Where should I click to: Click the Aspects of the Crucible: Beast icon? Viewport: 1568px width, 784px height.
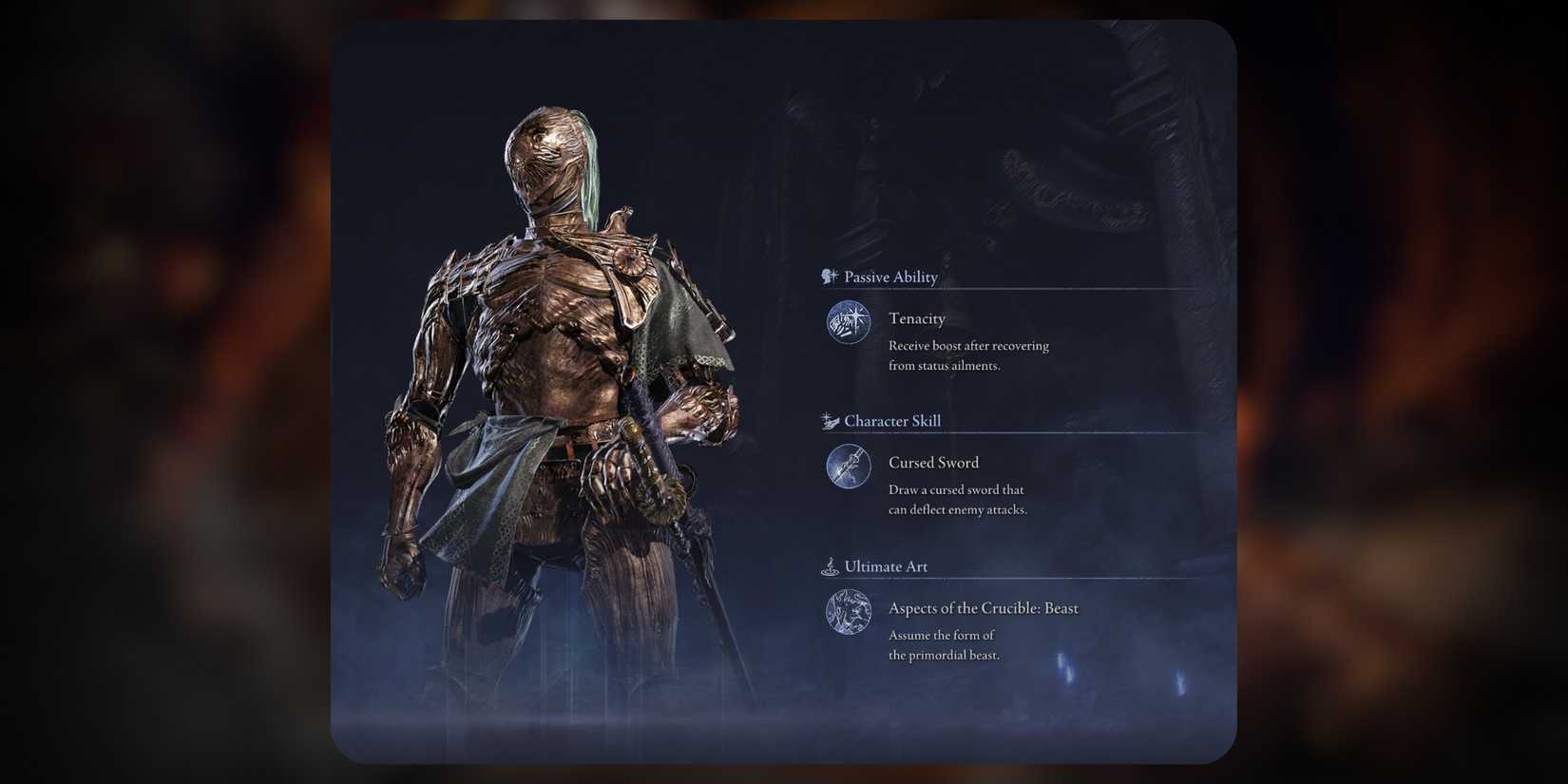848,613
